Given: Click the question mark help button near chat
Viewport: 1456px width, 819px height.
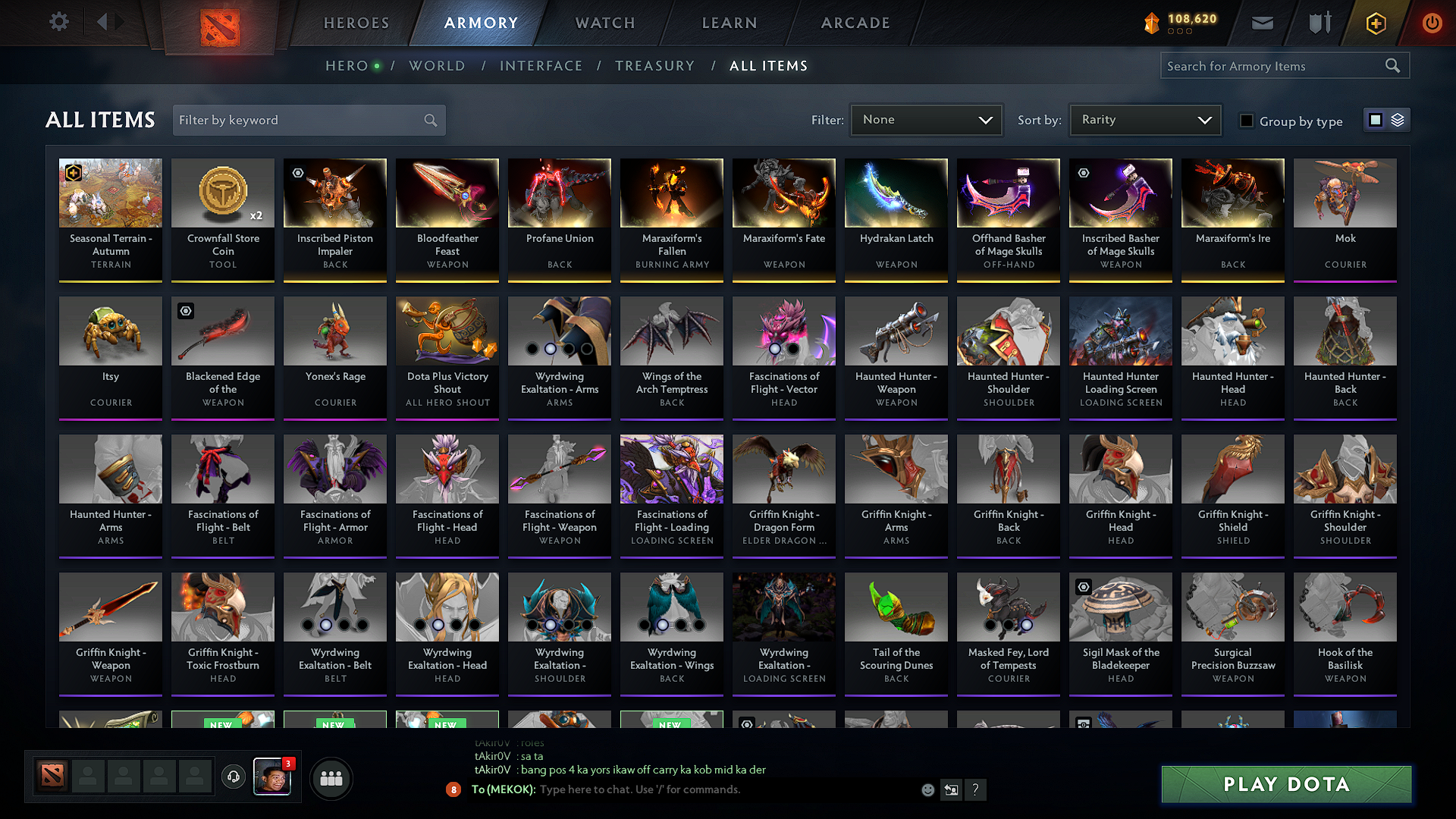Looking at the screenshot, I should pyautogui.click(x=976, y=790).
